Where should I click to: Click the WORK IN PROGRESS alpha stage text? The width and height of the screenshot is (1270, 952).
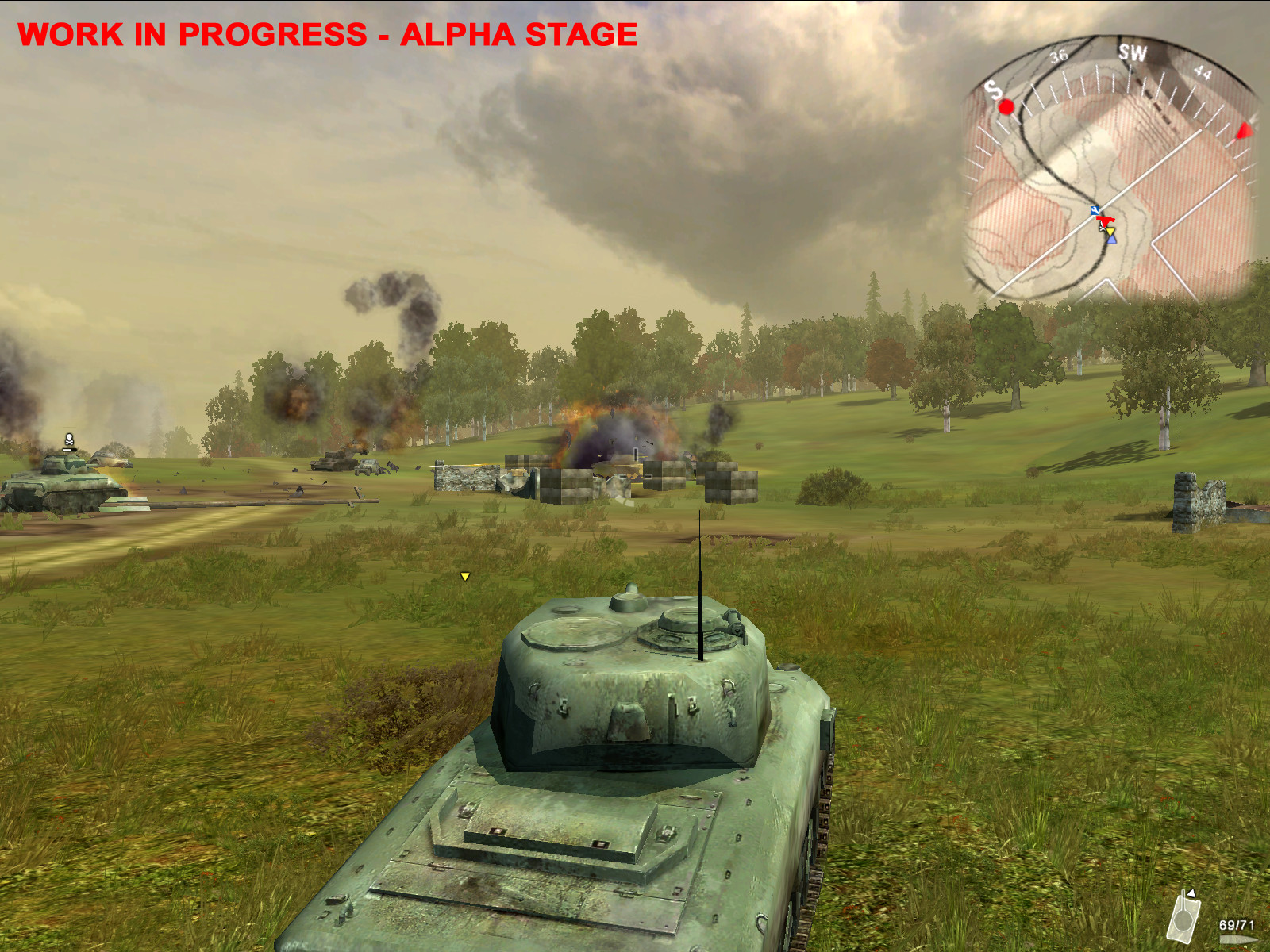click(x=328, y=34)
